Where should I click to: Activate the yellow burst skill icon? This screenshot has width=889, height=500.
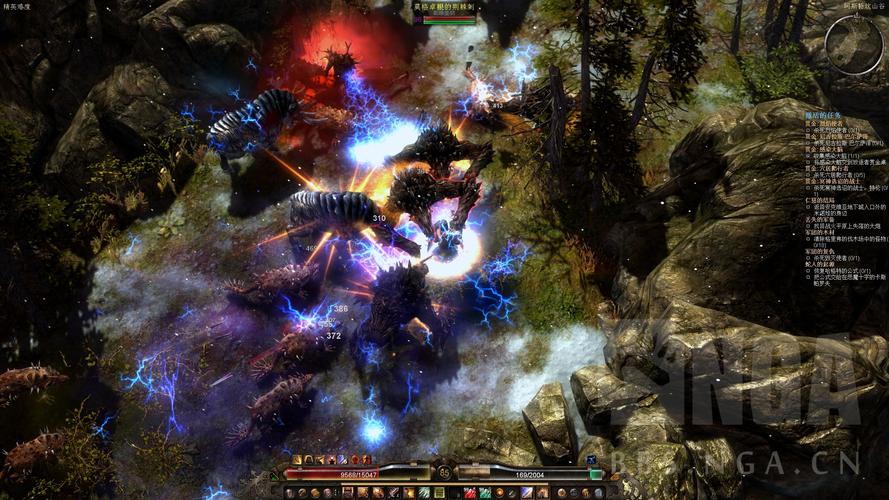[408, 492]
